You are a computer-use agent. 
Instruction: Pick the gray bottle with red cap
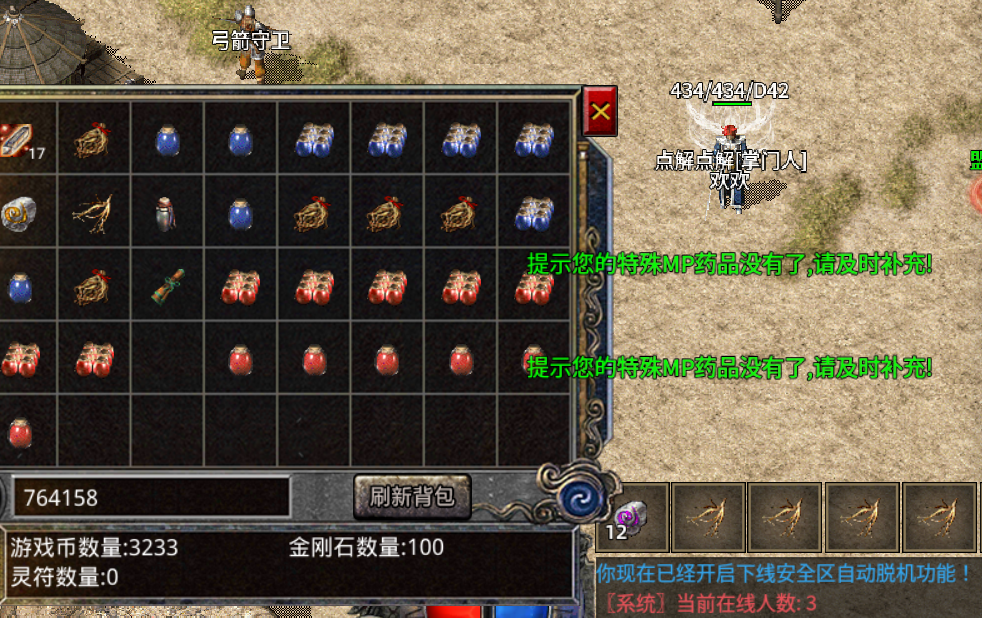coord(166,213)
